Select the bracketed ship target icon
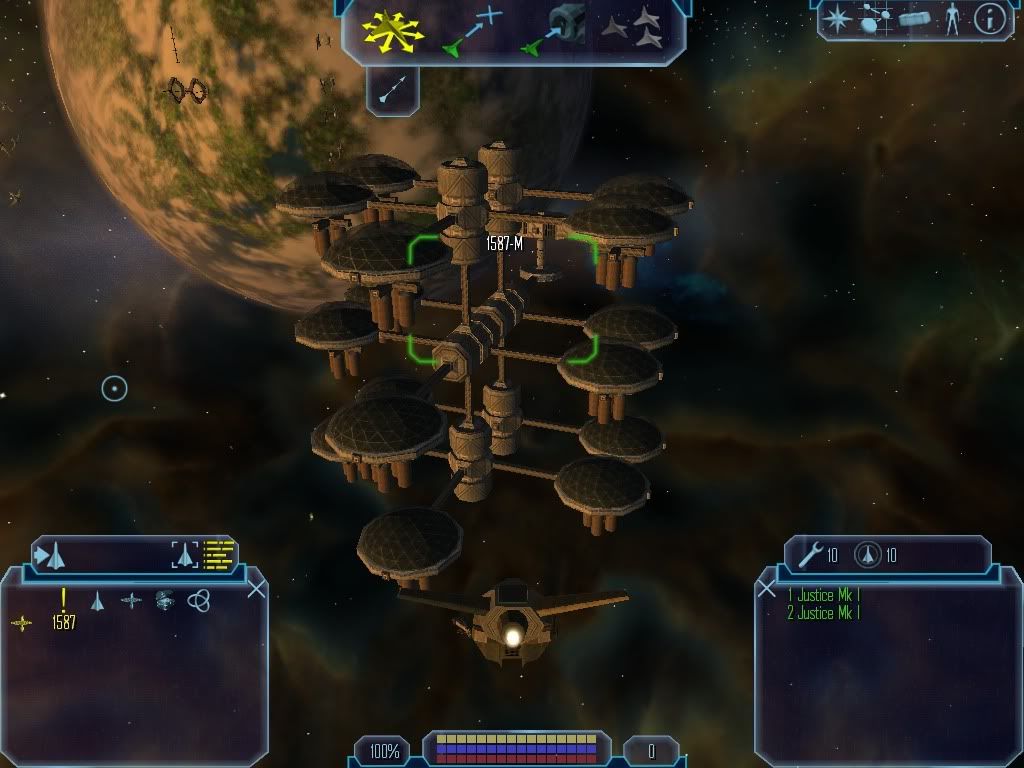Image resolution: width=1024 pixels, height=768 pixels. click(184, 553)
